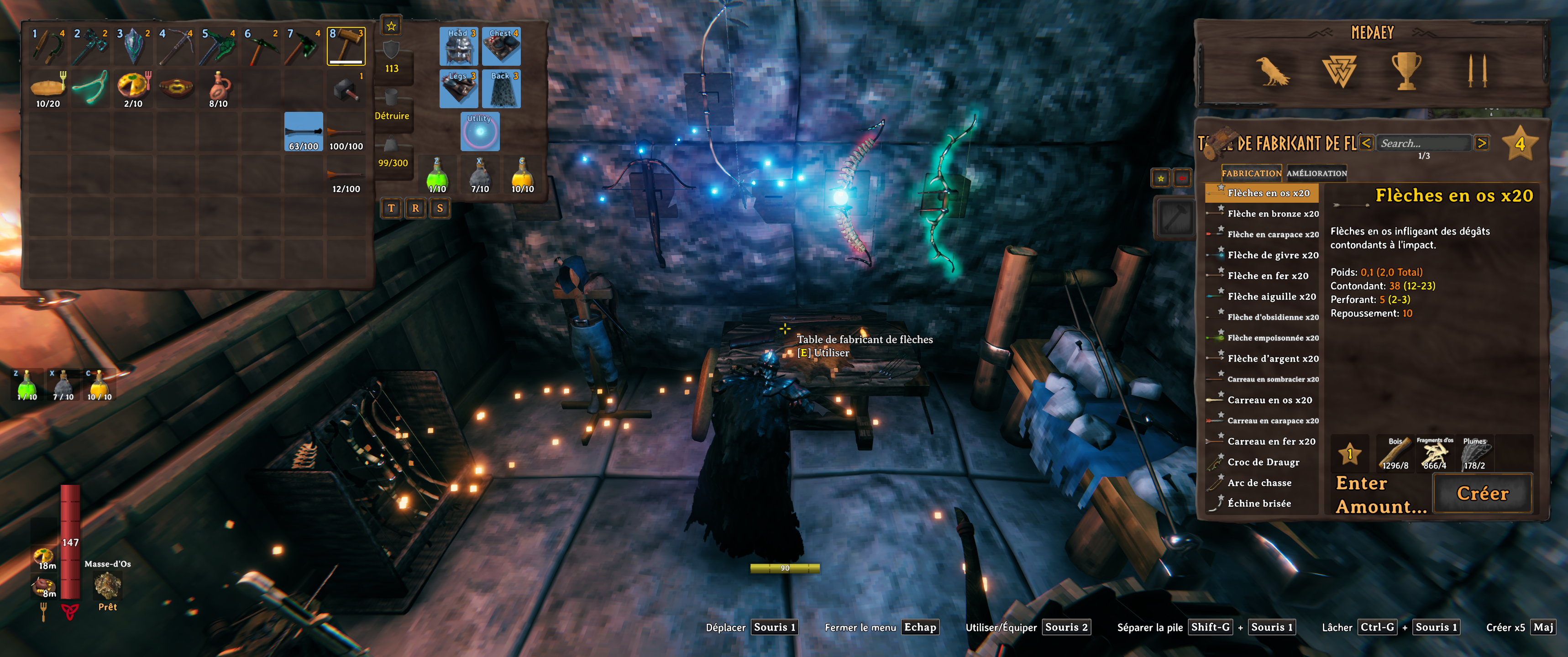This screenshot has width=1568, height=657.
Task: Select the Carreau en fer x20 recipe
Action: point(1271,442)
